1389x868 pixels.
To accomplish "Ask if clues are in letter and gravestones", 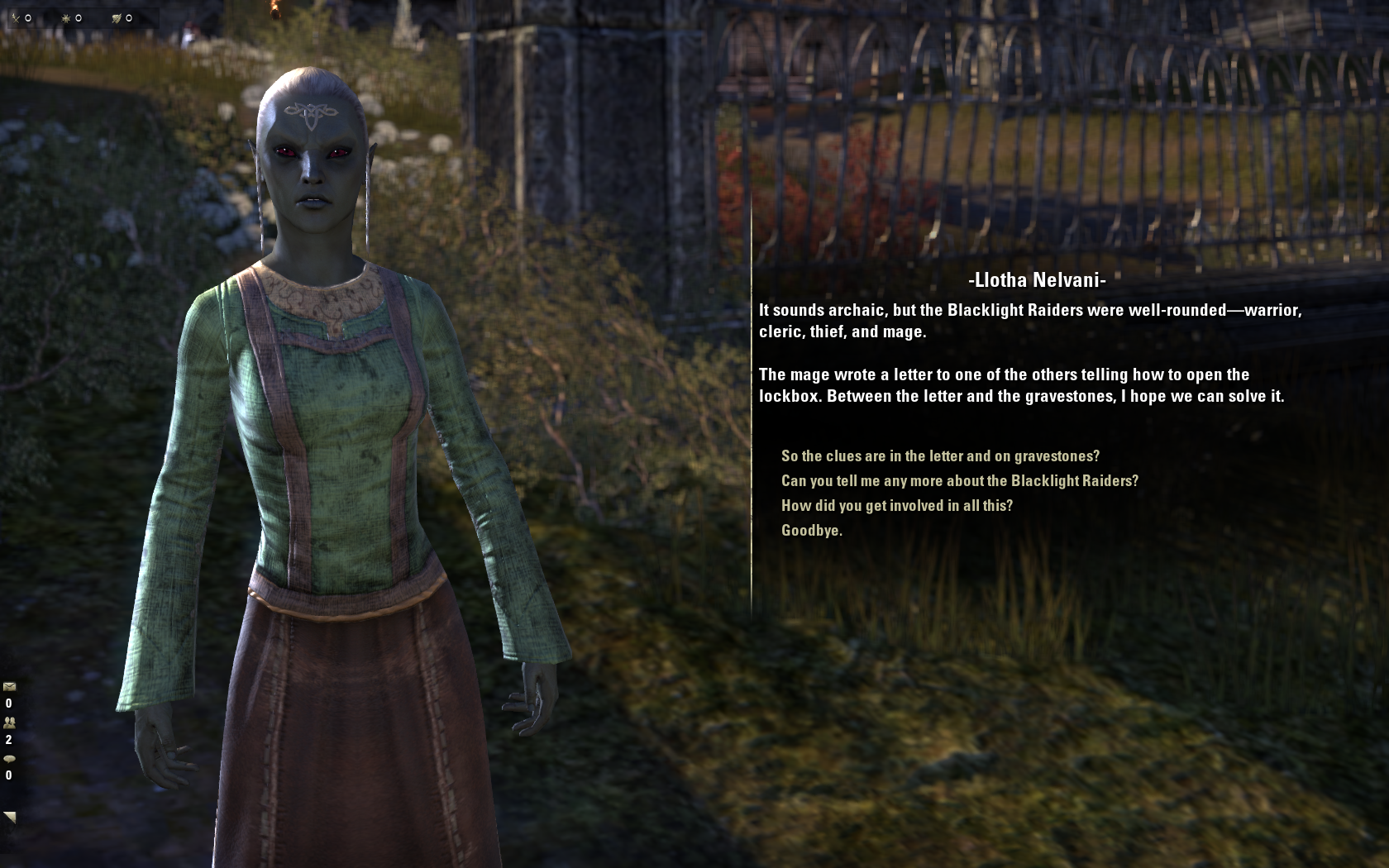I will click(x=940, y=456).
